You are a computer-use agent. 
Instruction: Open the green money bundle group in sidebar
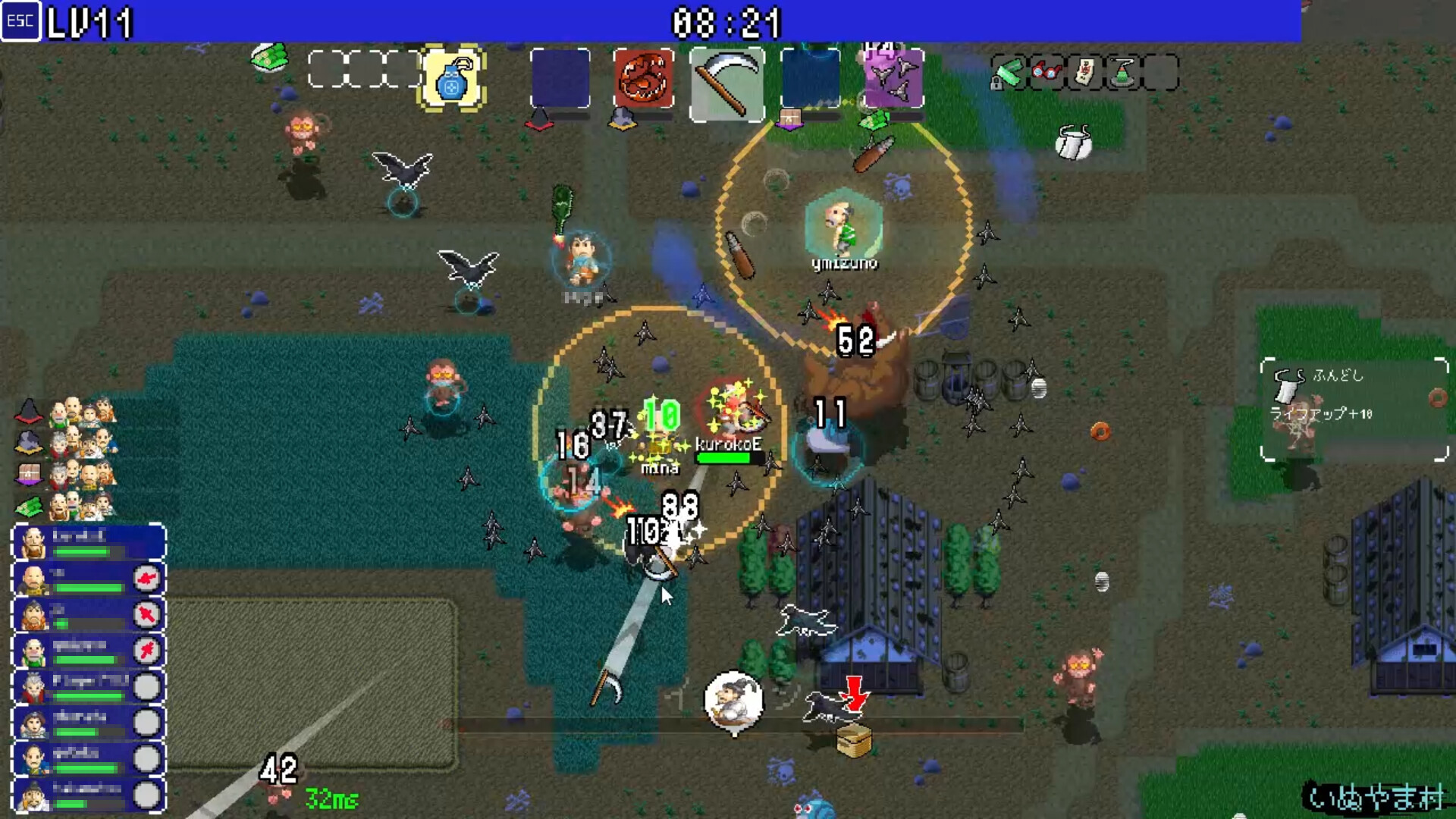[28, 507]
